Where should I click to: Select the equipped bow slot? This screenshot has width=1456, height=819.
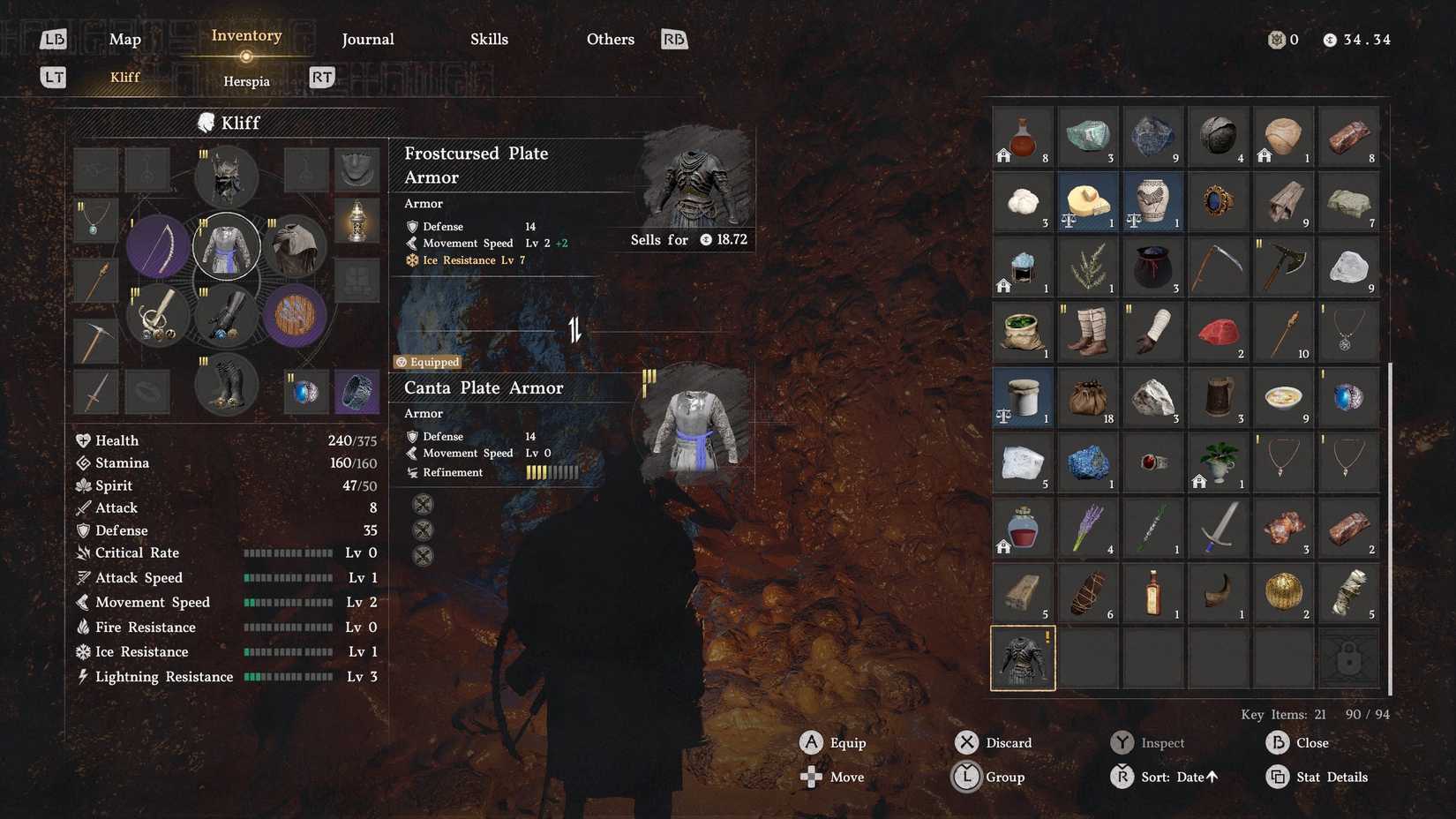tap(159, 245)
